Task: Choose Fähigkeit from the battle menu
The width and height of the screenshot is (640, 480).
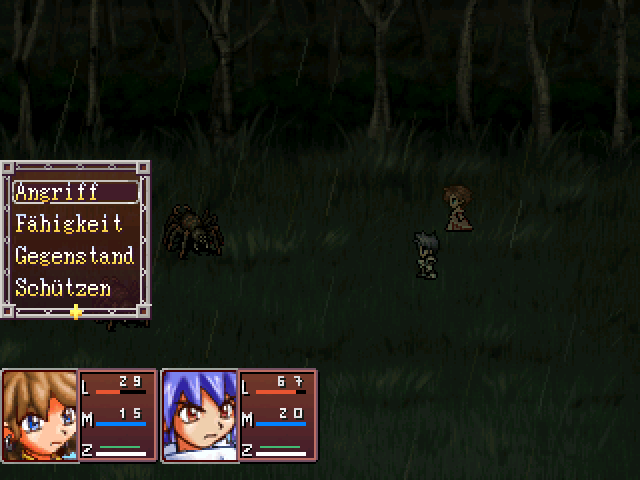Action: 69,224
